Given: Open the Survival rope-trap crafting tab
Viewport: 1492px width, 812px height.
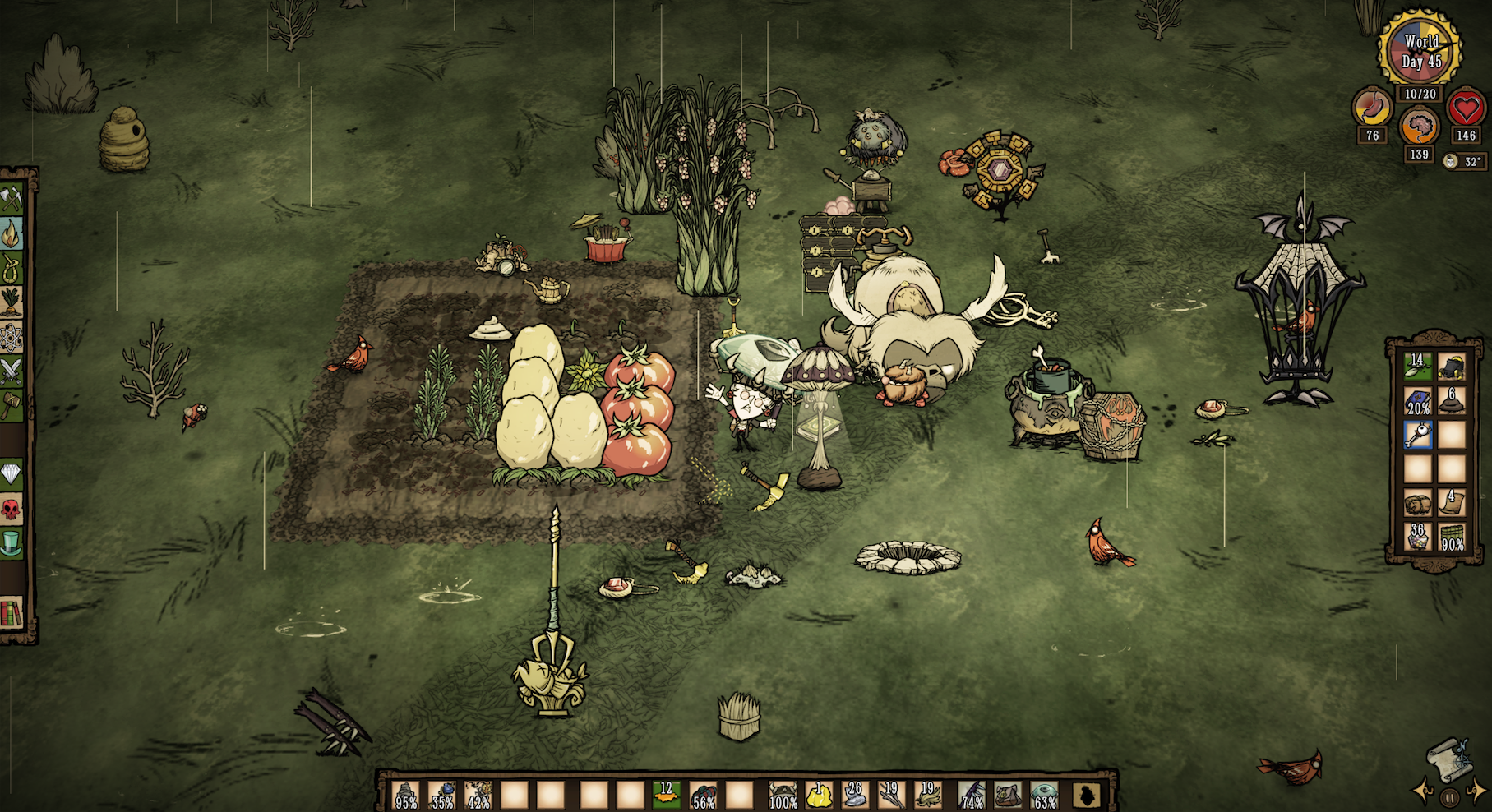Looking at the screenshot, I should click(12, 267).
